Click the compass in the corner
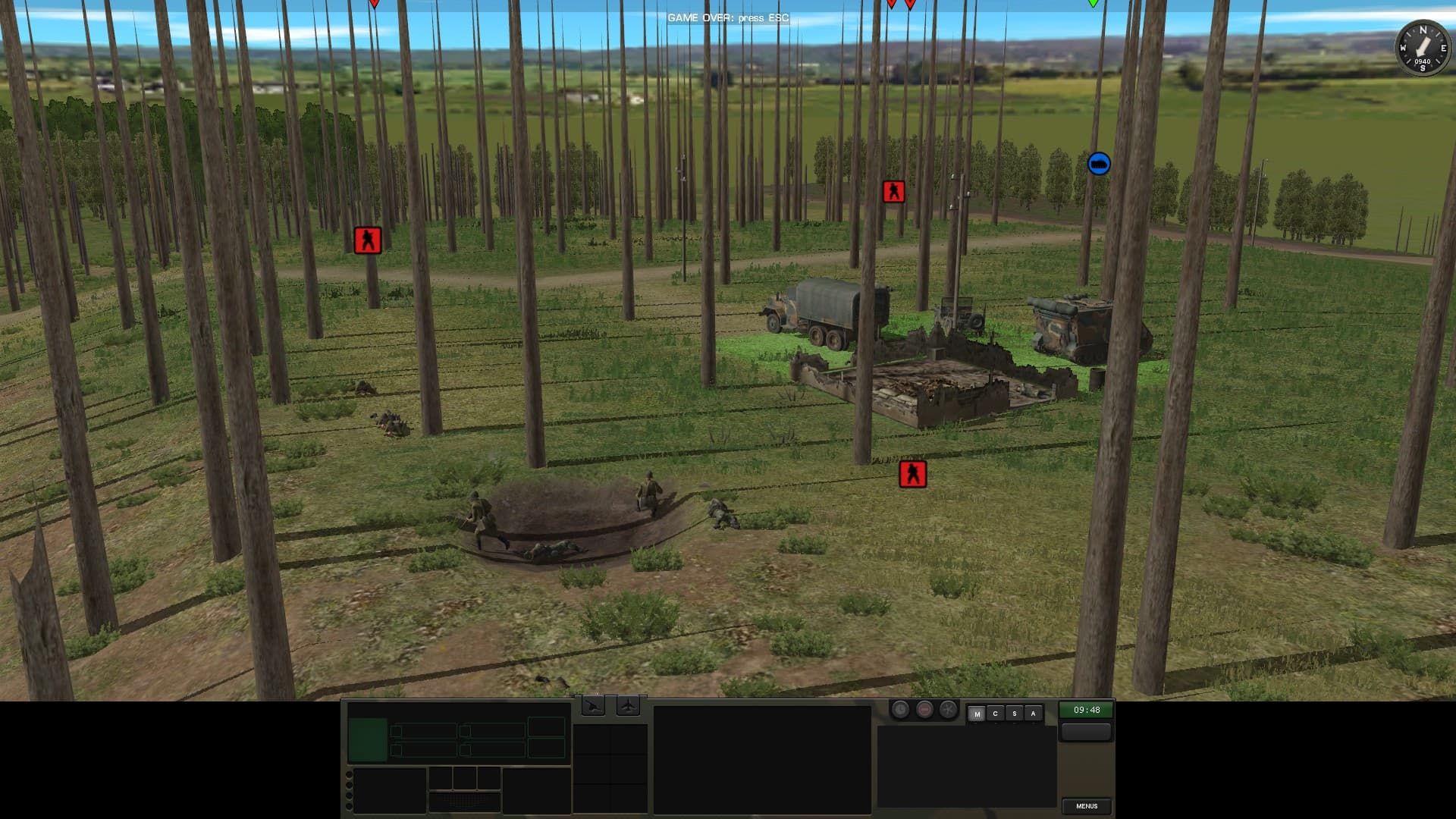 click(x=1423, y=48)
